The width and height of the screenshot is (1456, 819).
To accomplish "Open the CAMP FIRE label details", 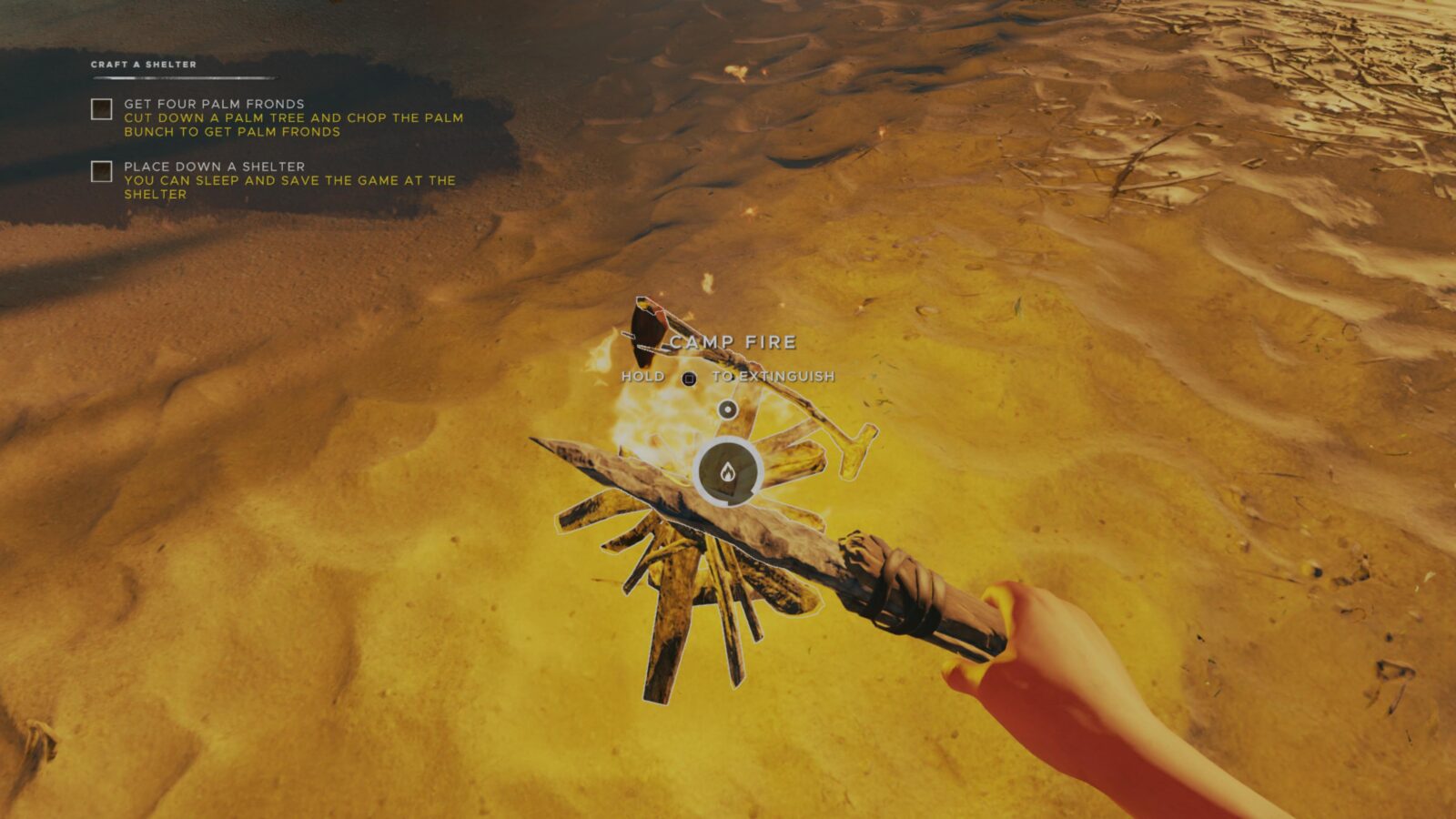I will tap(733, 341).
